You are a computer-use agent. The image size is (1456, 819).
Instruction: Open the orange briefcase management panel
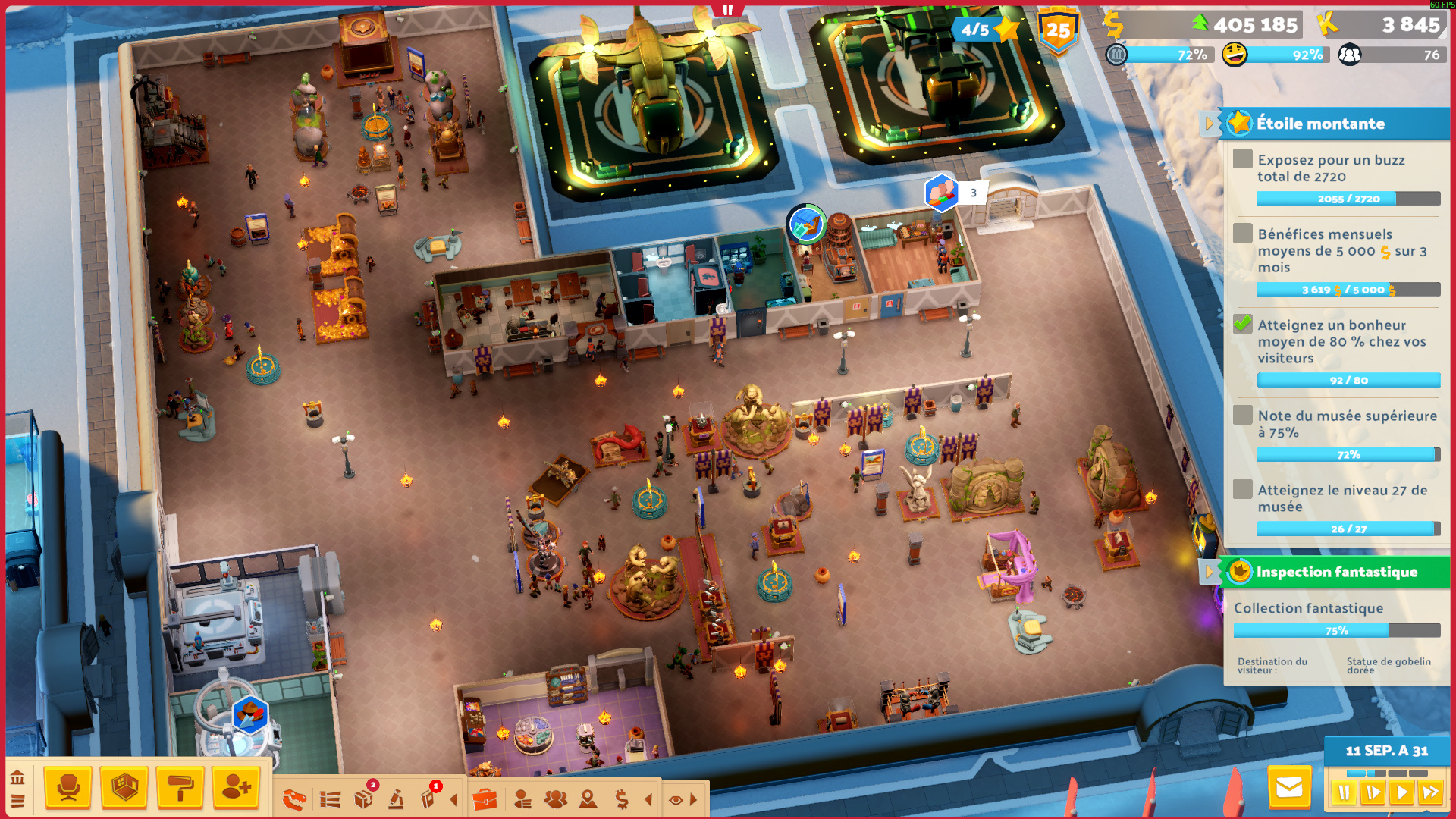[x=485, y=799]
